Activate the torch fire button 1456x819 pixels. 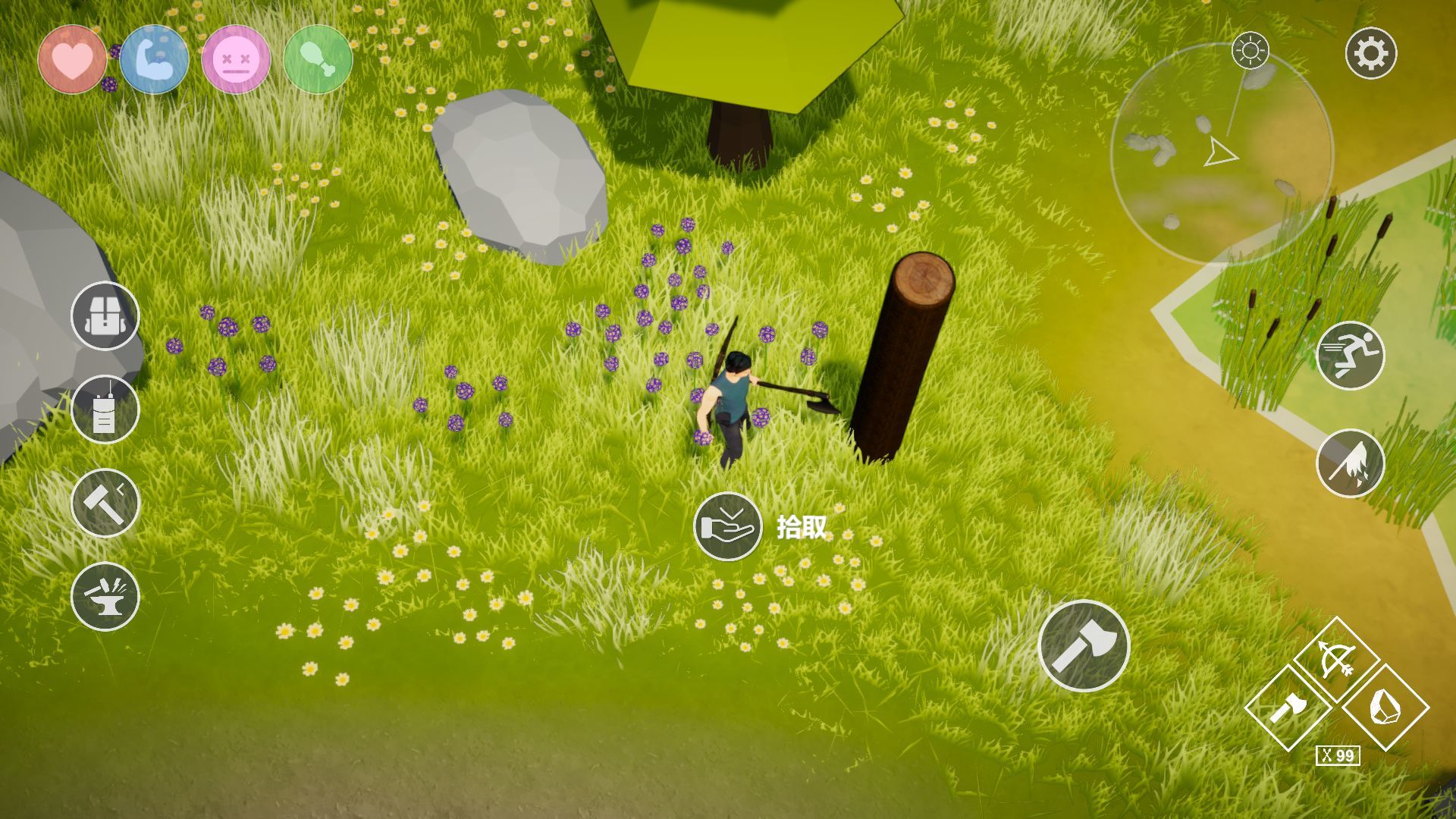[x=1350, y=463]
